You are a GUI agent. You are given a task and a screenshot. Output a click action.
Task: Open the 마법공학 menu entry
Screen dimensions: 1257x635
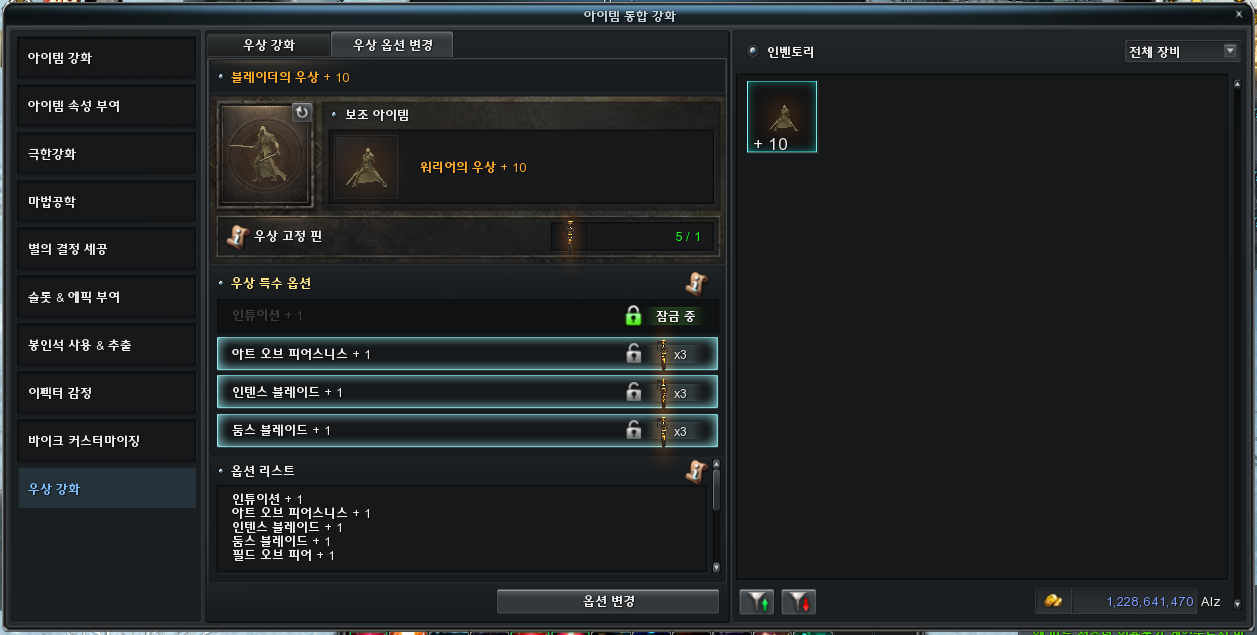tap(106, 202)
